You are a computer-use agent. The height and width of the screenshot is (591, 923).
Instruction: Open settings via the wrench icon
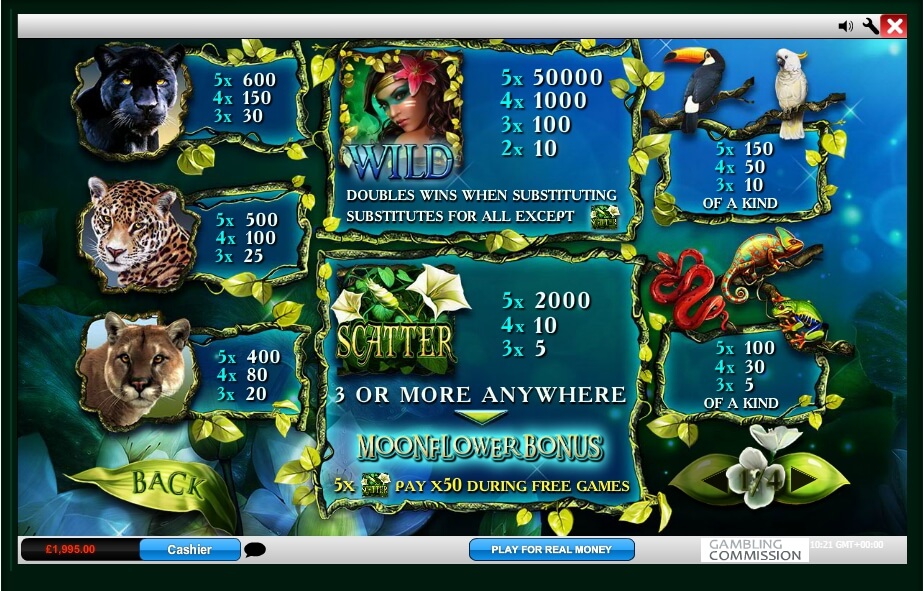tap(870, 27)
